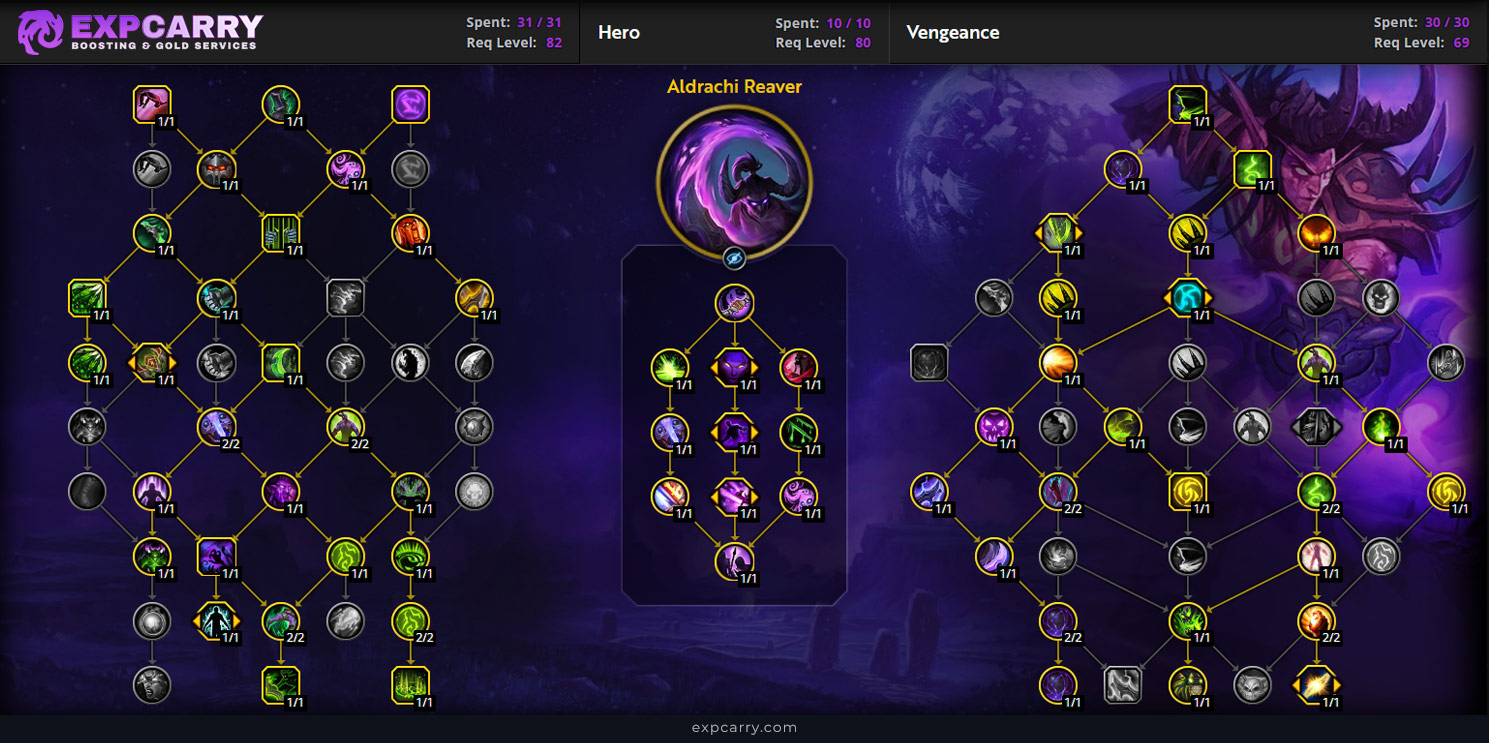
Task: Switch to the Vengeance header tab
Action: (952, 32)
